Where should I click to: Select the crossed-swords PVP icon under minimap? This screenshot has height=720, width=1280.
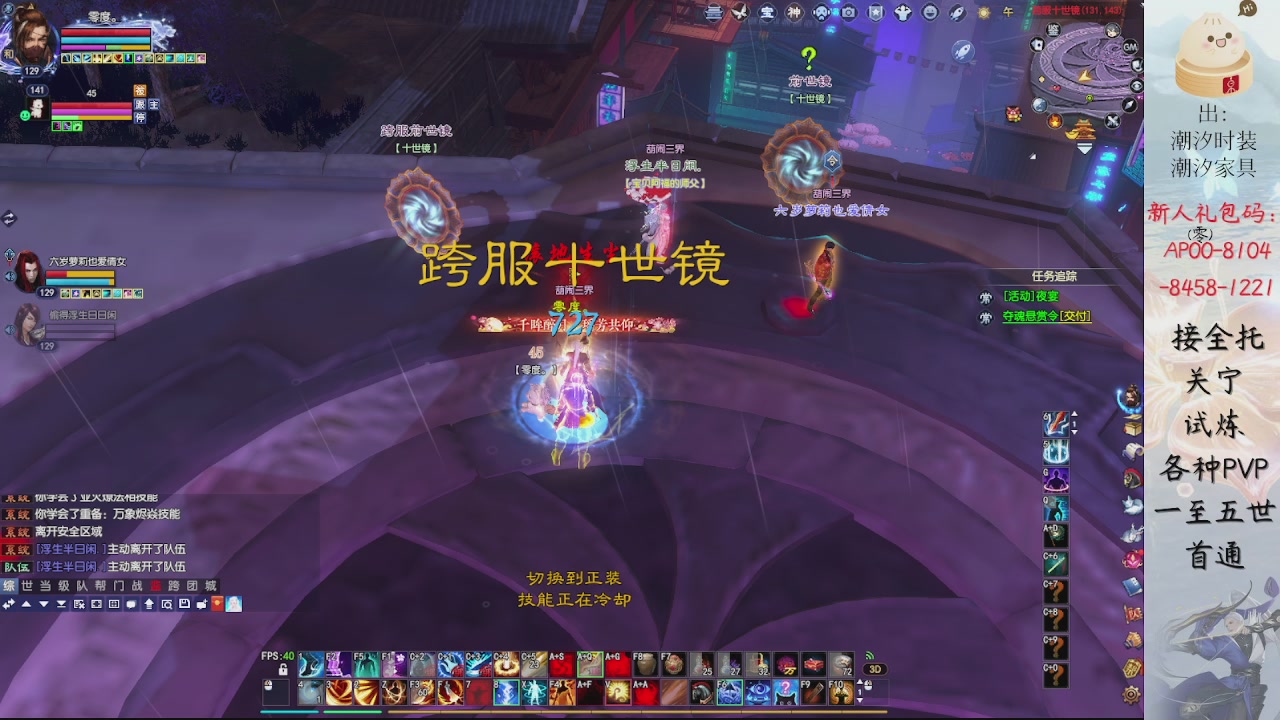click(1114, 121)
